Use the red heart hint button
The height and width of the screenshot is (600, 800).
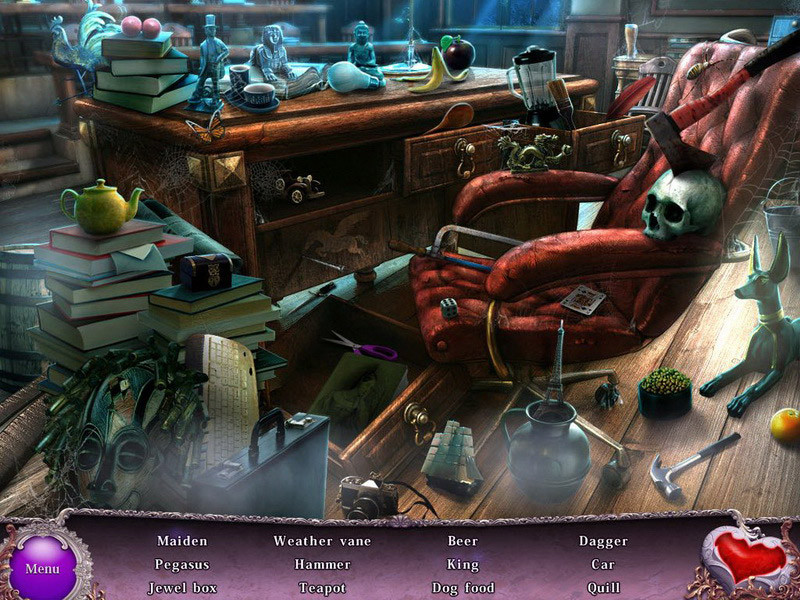pyautogui.click(x=750, y=559)
